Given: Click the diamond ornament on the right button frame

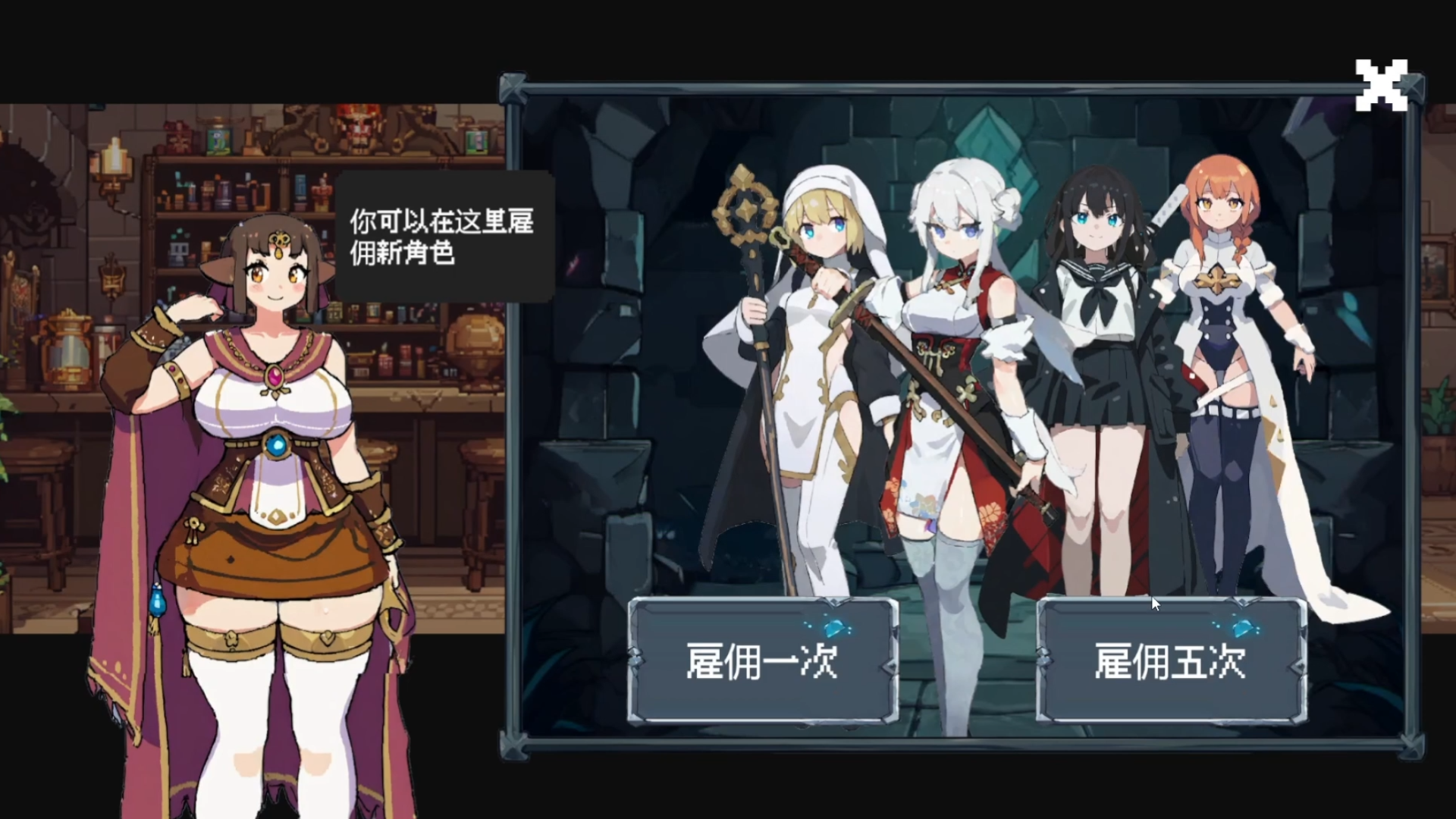Looking at the screenshot, I should coord(1044,660).
